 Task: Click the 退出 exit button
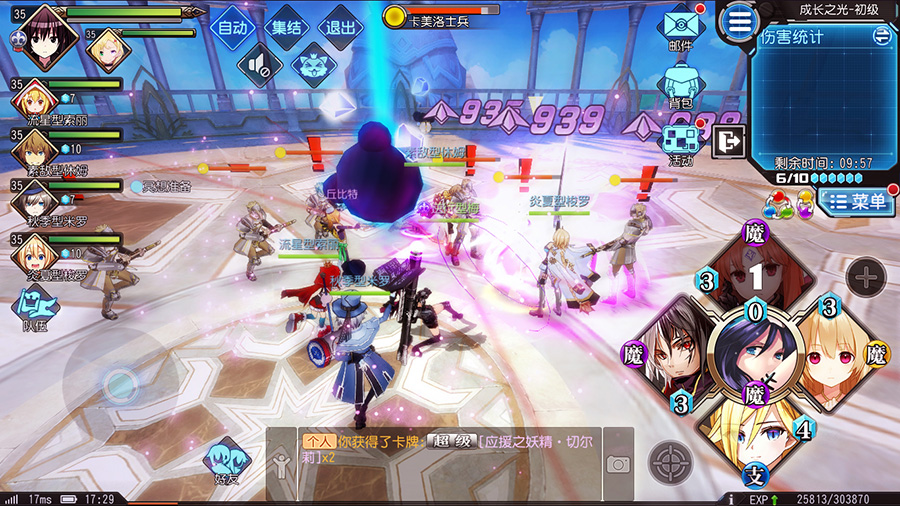click(341, 28)
